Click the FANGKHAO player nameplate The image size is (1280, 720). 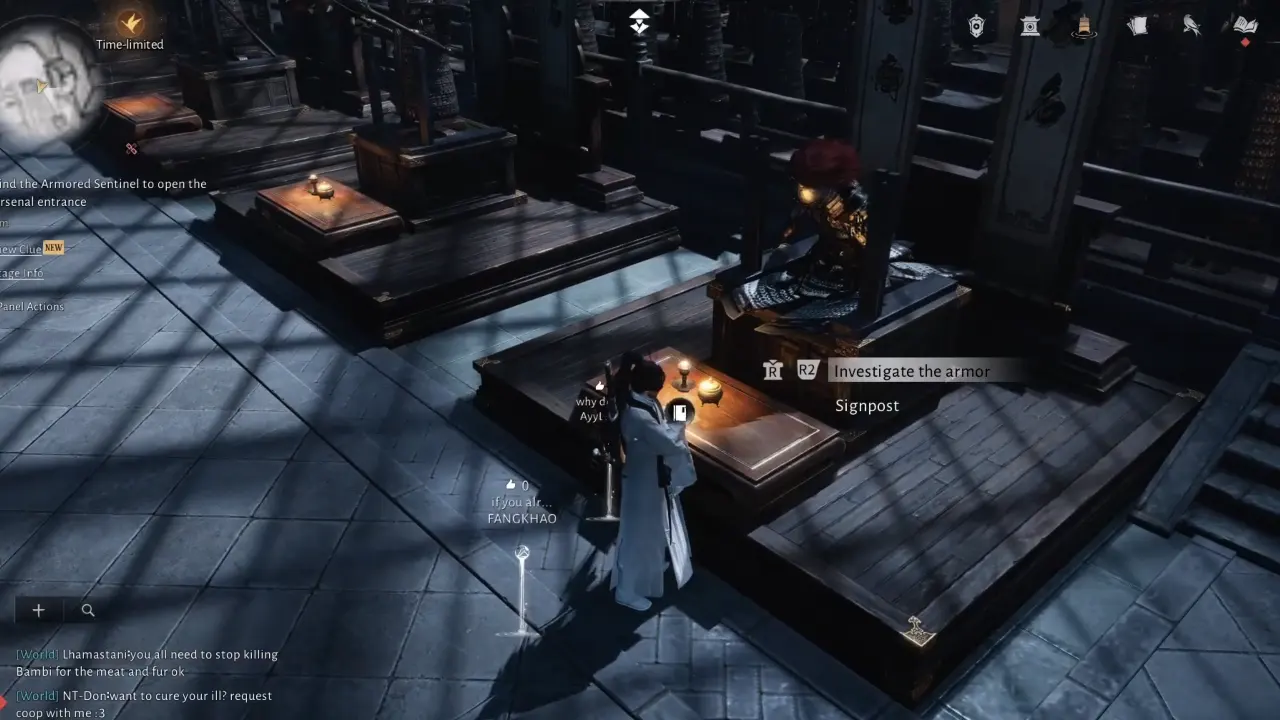520,518
